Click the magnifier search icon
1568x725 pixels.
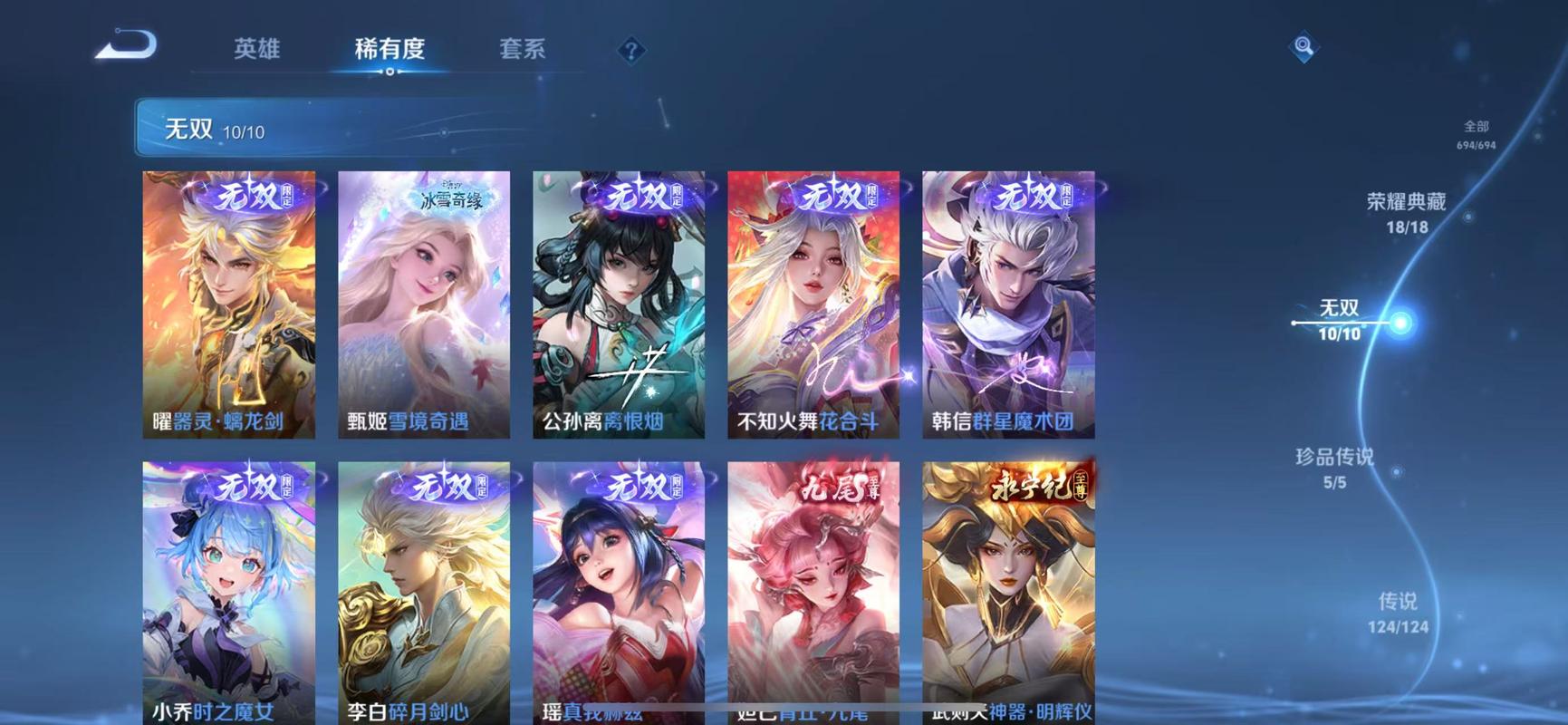[1303, 46]
